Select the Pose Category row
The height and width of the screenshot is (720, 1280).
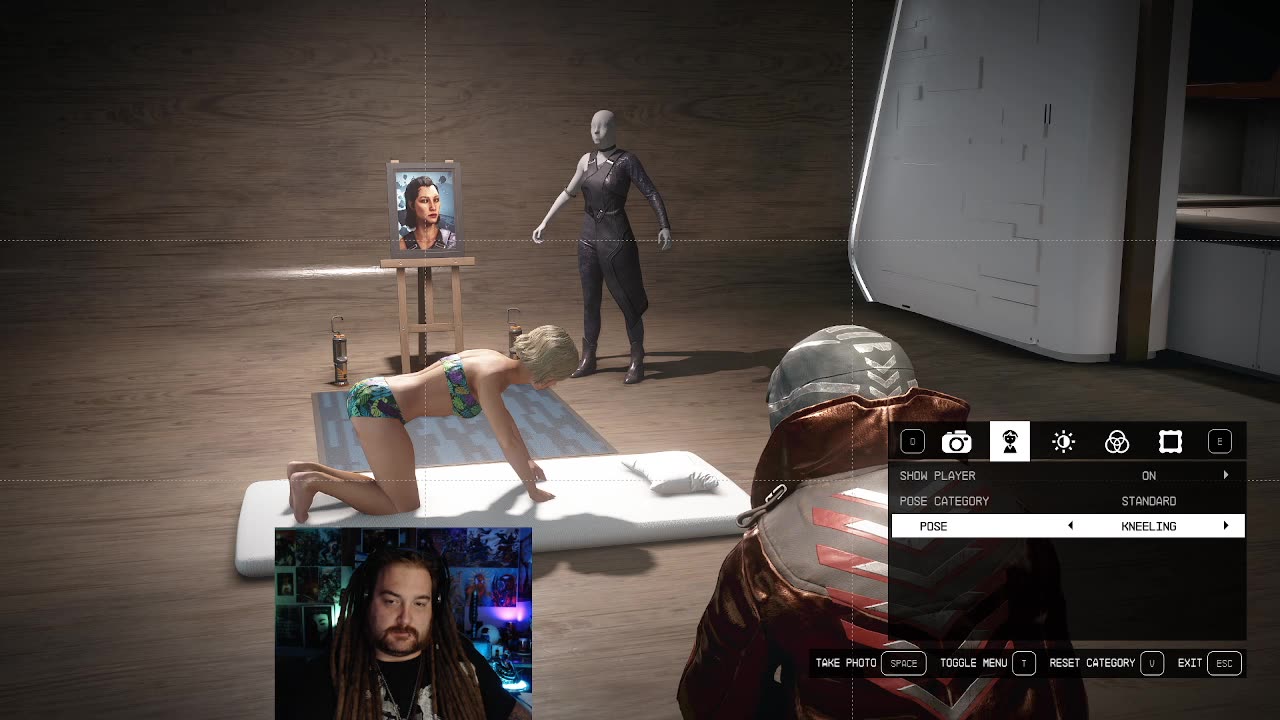(1067, 501)
